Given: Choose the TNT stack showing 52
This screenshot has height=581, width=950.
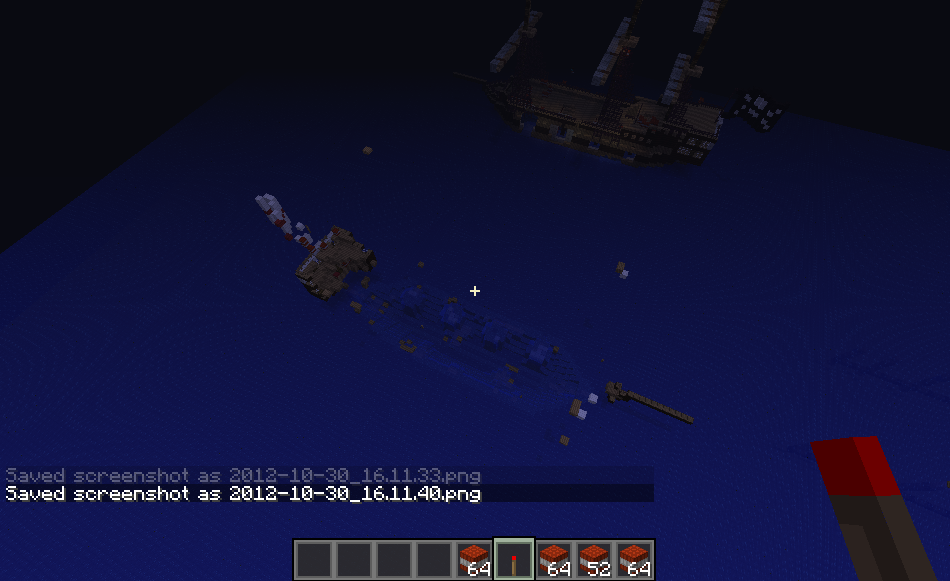Looking at the screenshot, I should tap(594, 559).
